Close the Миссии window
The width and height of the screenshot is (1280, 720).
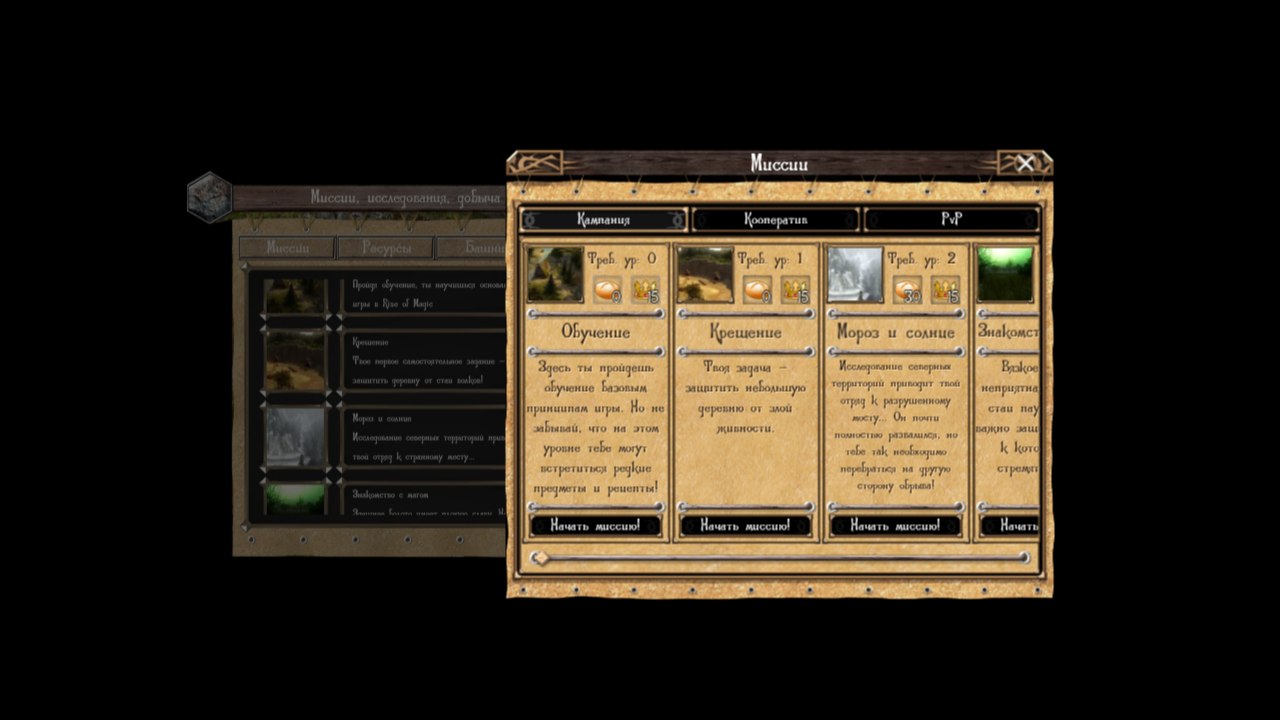click(1025, 164)
